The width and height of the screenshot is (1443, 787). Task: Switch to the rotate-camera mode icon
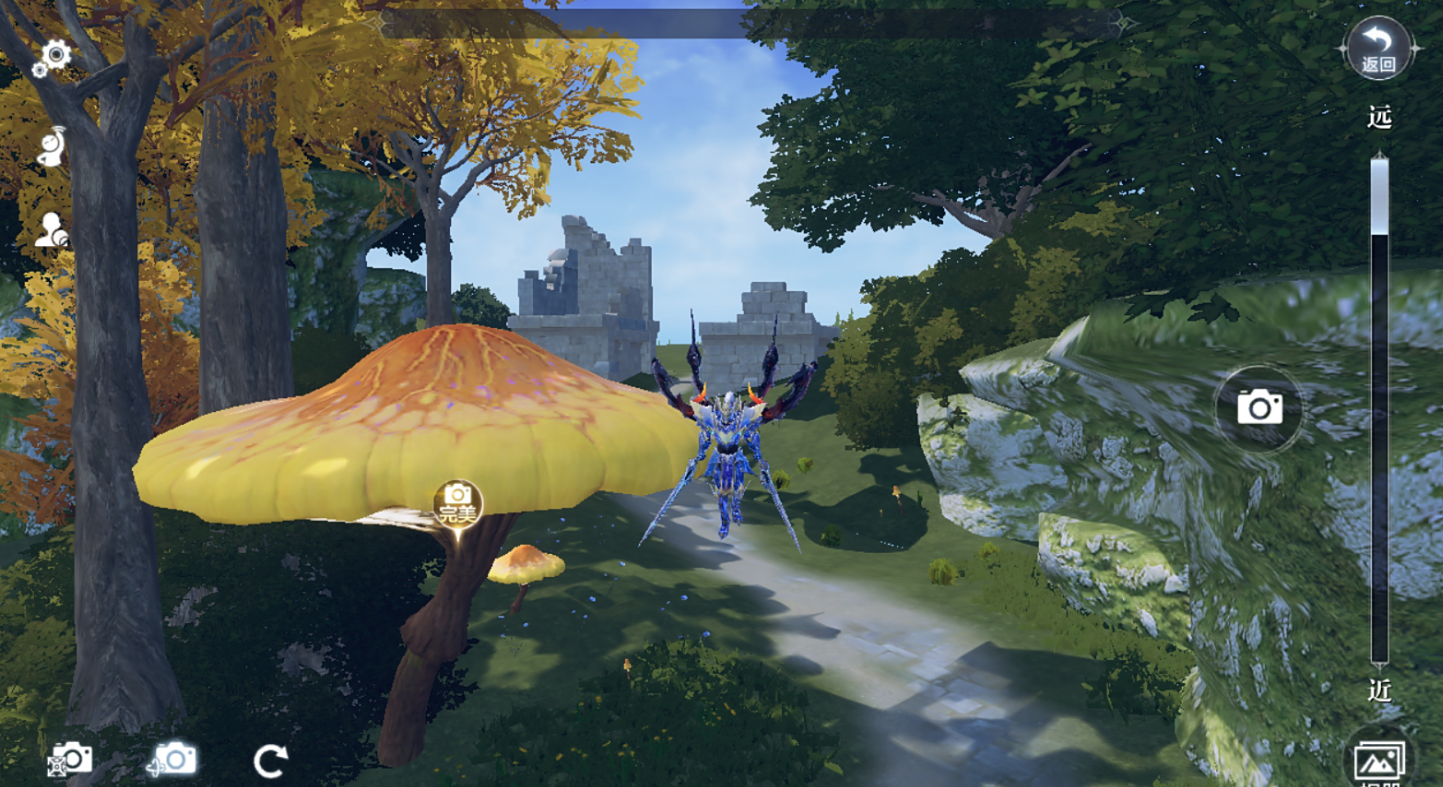(x=173, y=759)
